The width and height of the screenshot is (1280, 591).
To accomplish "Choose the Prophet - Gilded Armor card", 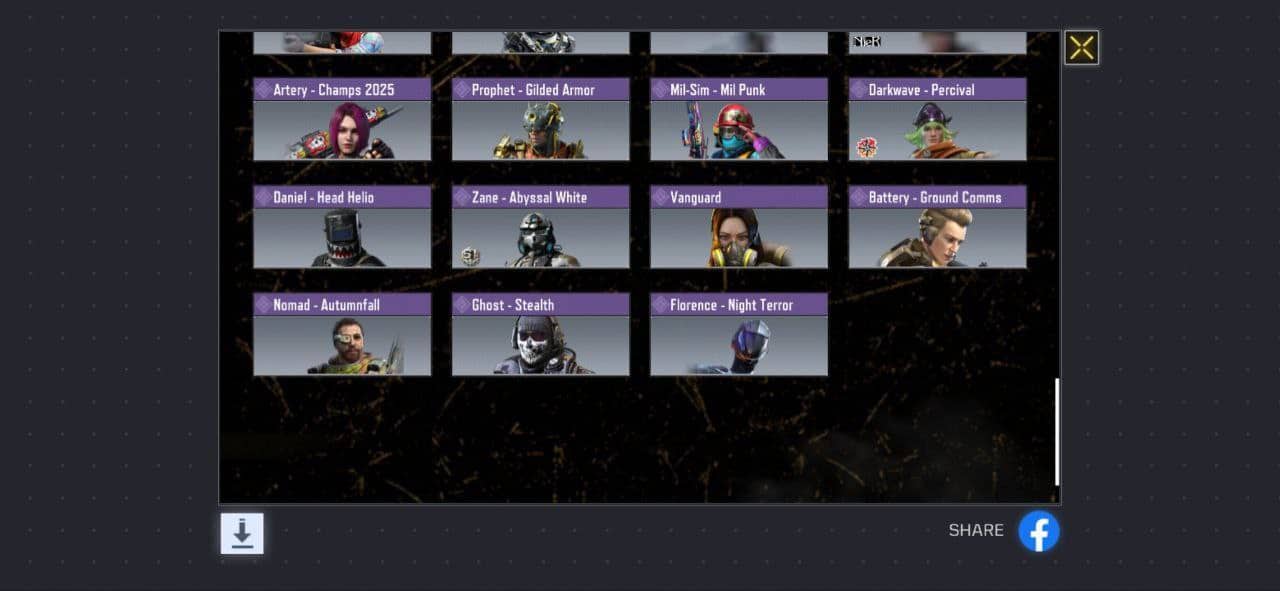I will pos(540,120).
